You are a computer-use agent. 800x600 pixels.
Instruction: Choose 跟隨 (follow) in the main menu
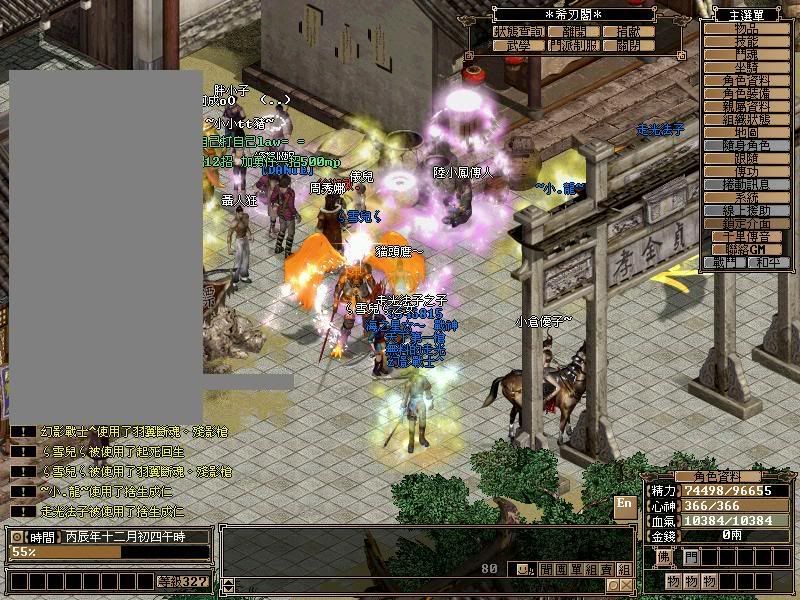(746, 158)
